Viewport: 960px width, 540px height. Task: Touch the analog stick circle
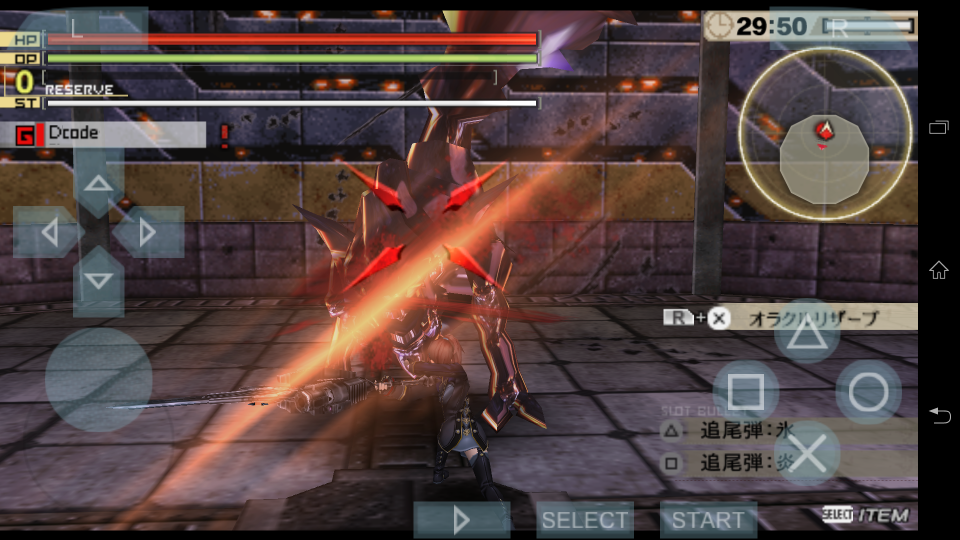point(98,380)
